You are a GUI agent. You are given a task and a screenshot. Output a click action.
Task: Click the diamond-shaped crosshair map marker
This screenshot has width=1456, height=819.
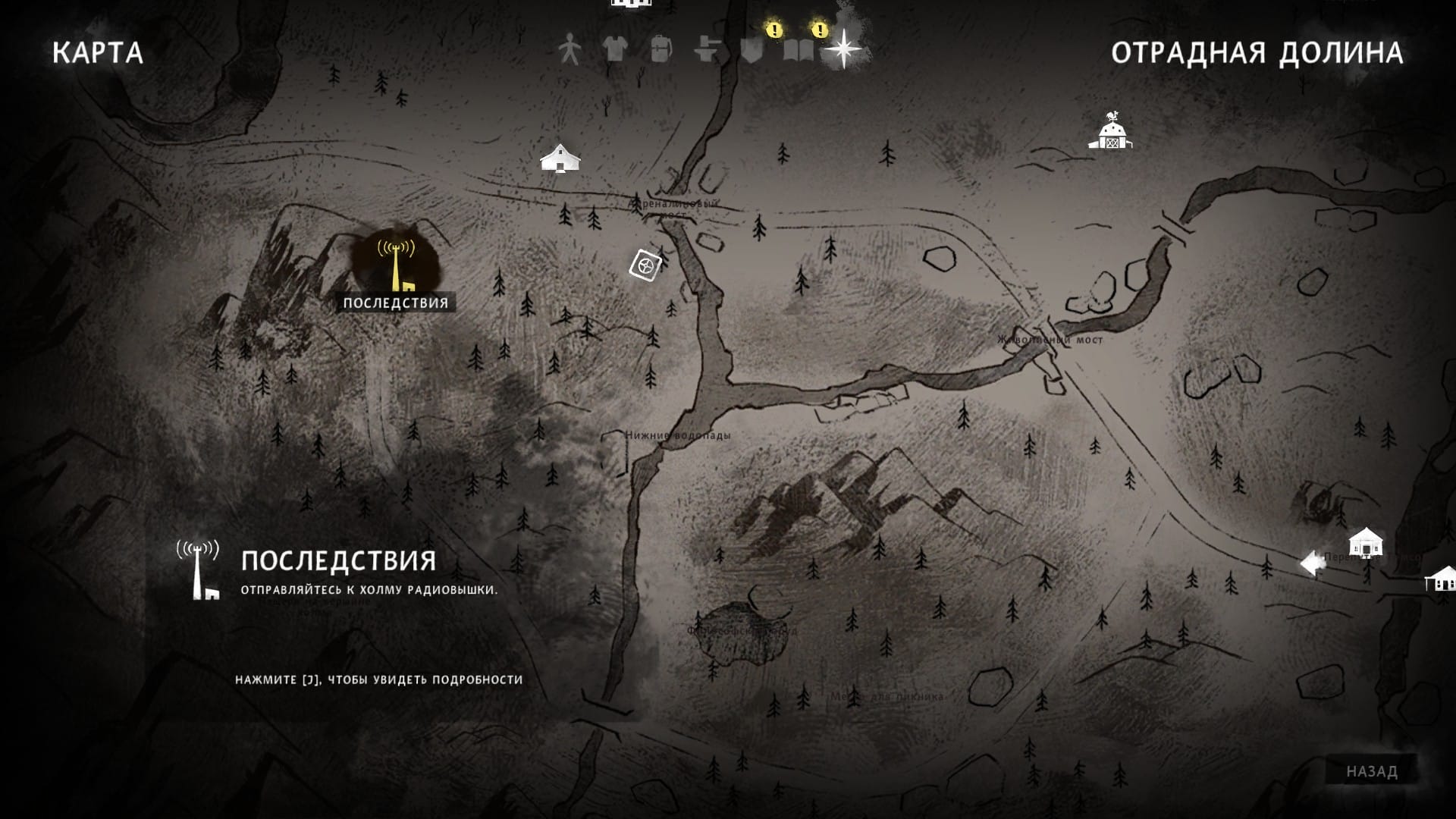(645, 265)
